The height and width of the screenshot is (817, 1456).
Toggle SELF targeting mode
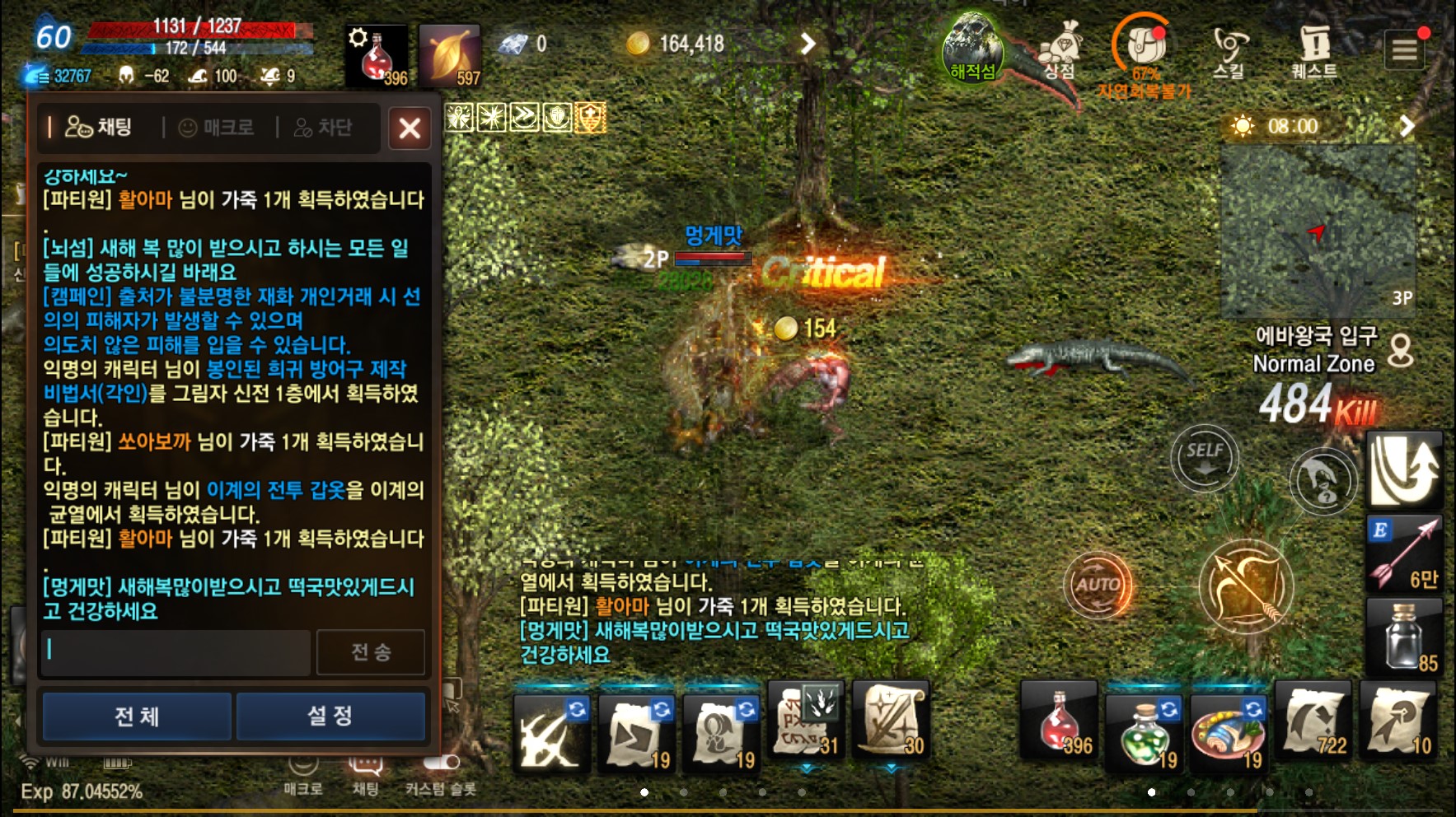(x=1204, y=458)
